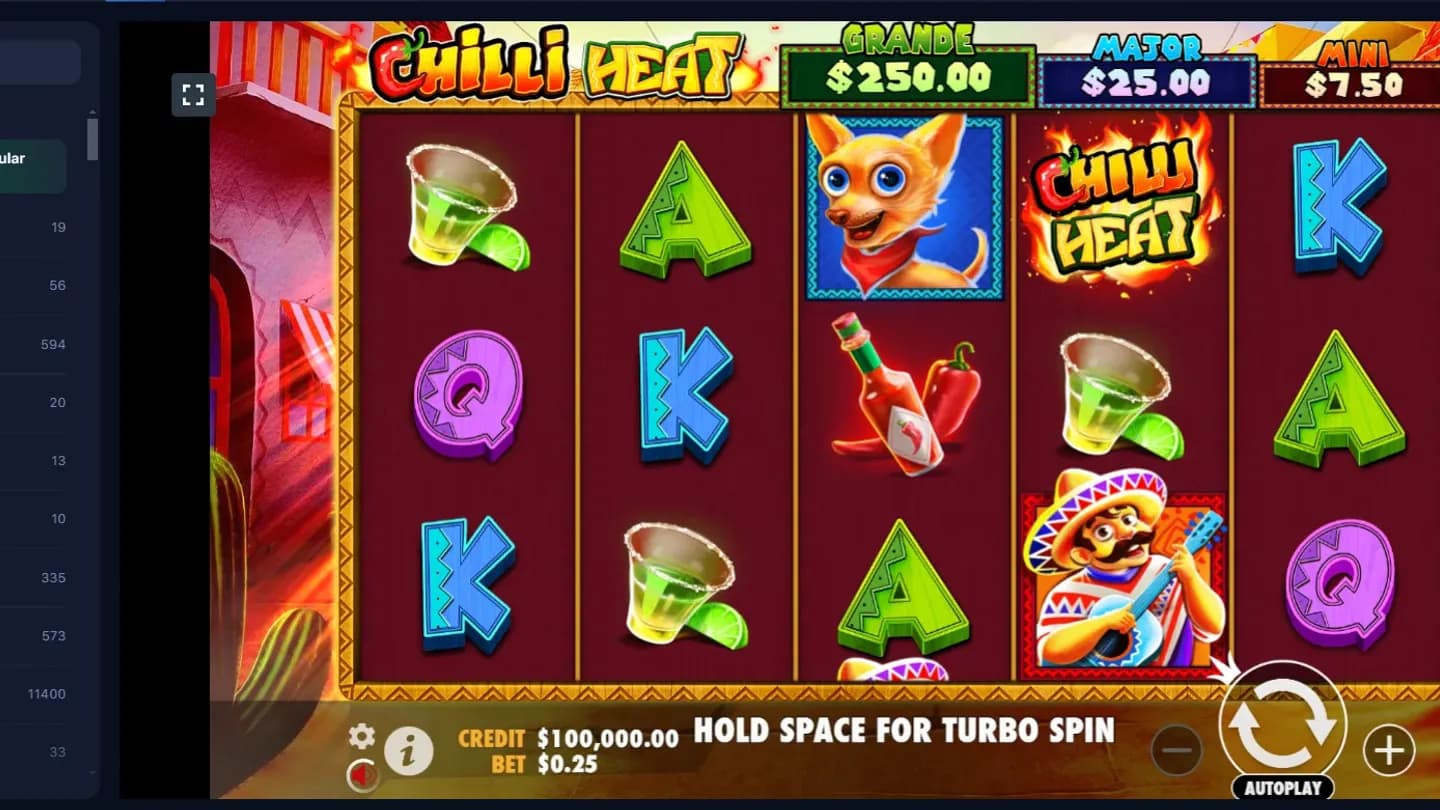Enter fullscreen using the expand icon

pyautogui.click(x=193, y=96)
